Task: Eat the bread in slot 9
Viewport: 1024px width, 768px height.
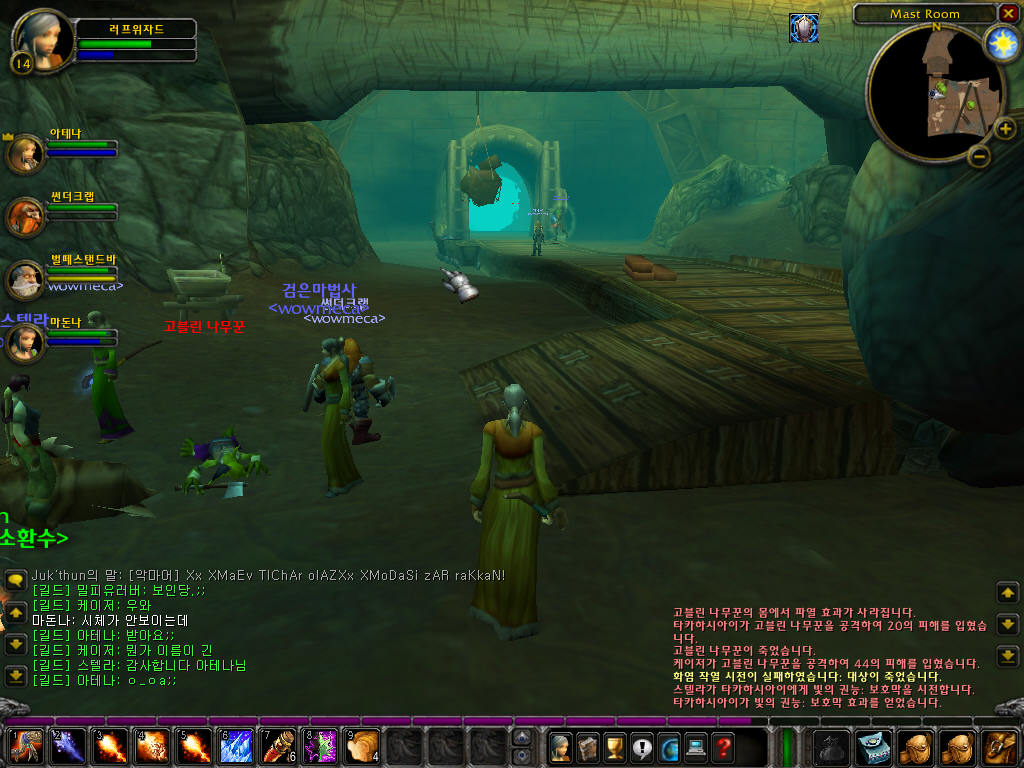Action: point(362,746)
